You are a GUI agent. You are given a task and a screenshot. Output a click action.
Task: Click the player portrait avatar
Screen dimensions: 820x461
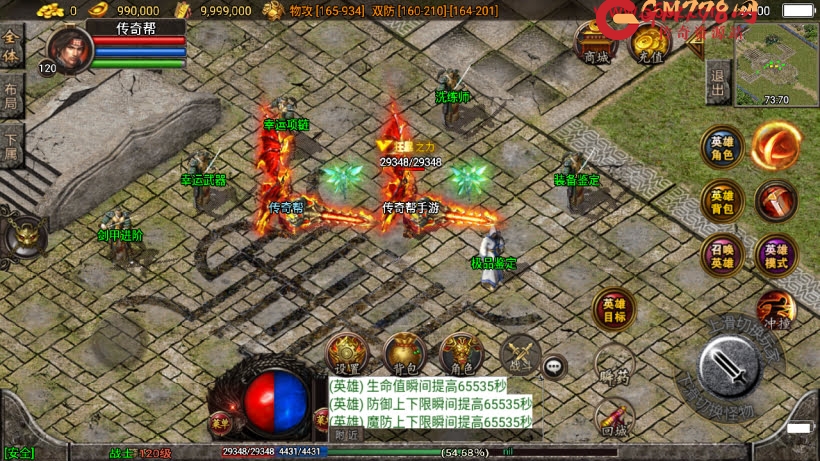[x=68, y=49]
